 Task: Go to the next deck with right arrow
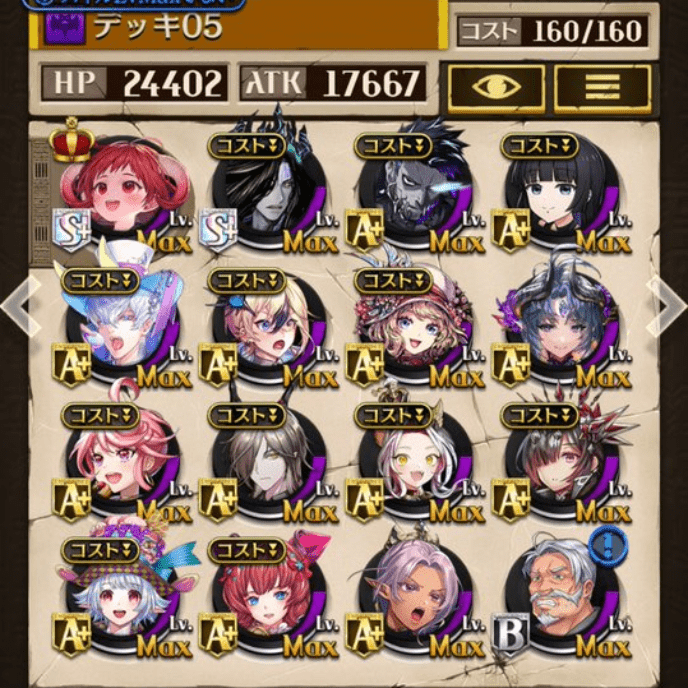(668, 306)
